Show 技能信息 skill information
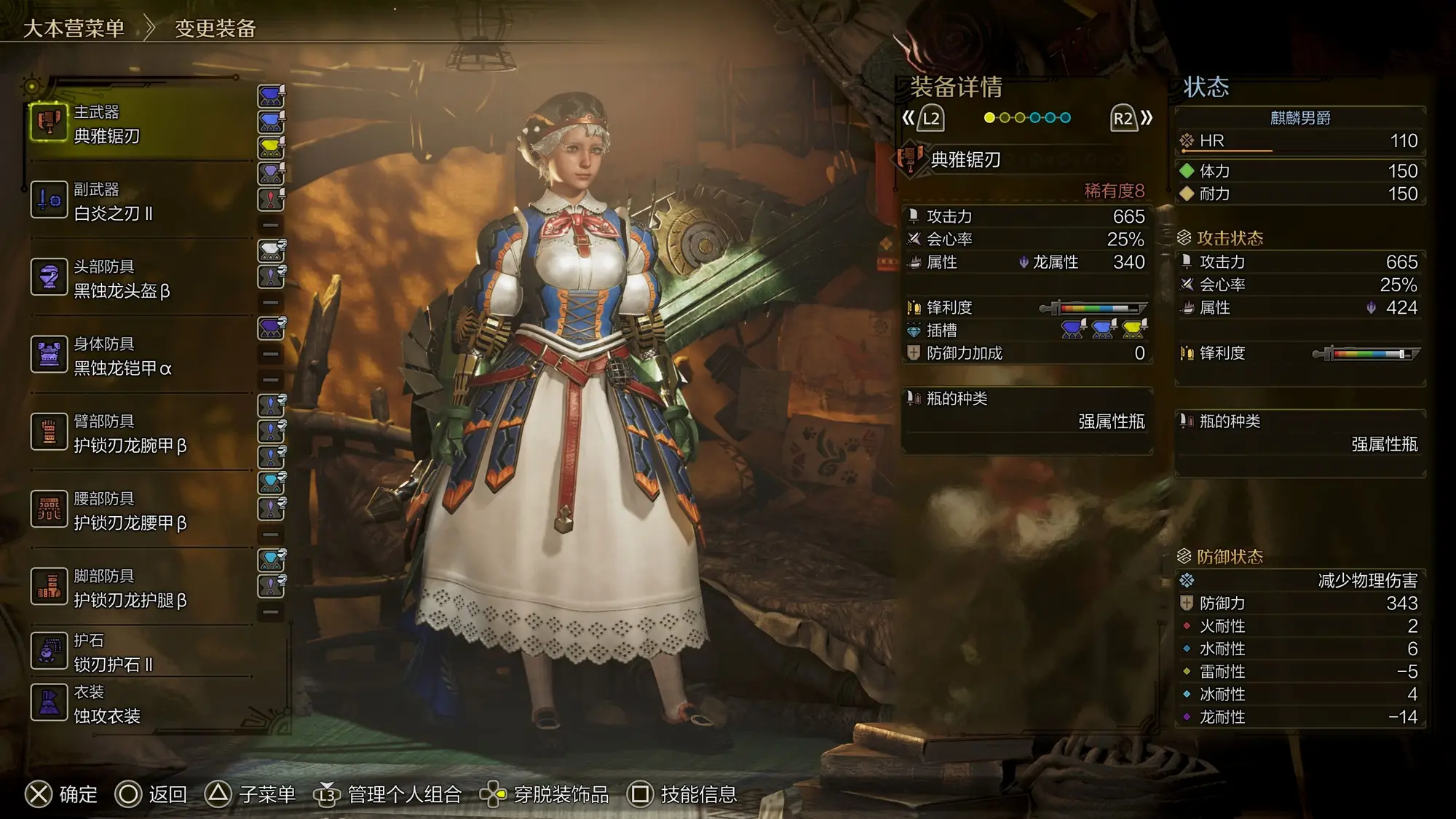This screenshot has width=1456, height=819. (682, 794)
